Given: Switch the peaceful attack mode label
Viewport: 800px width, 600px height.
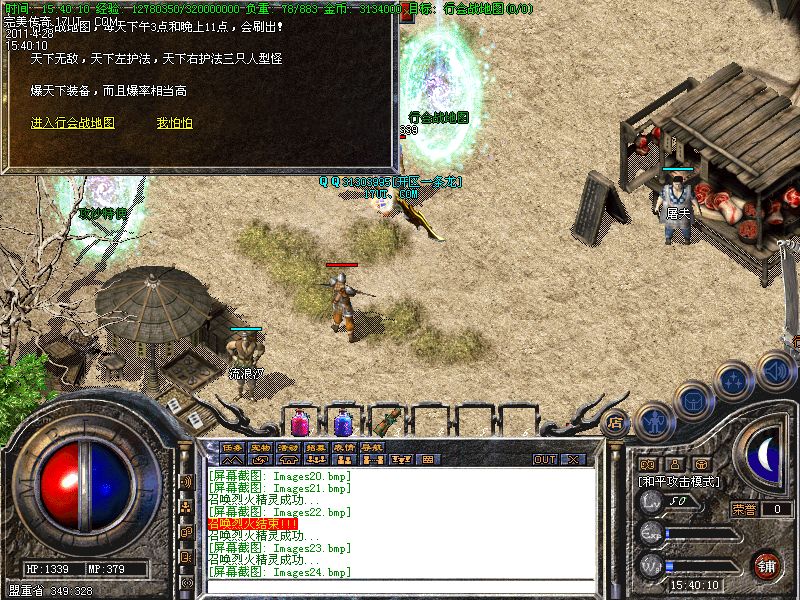Looking at the screenshot, I should coord(680,481).
